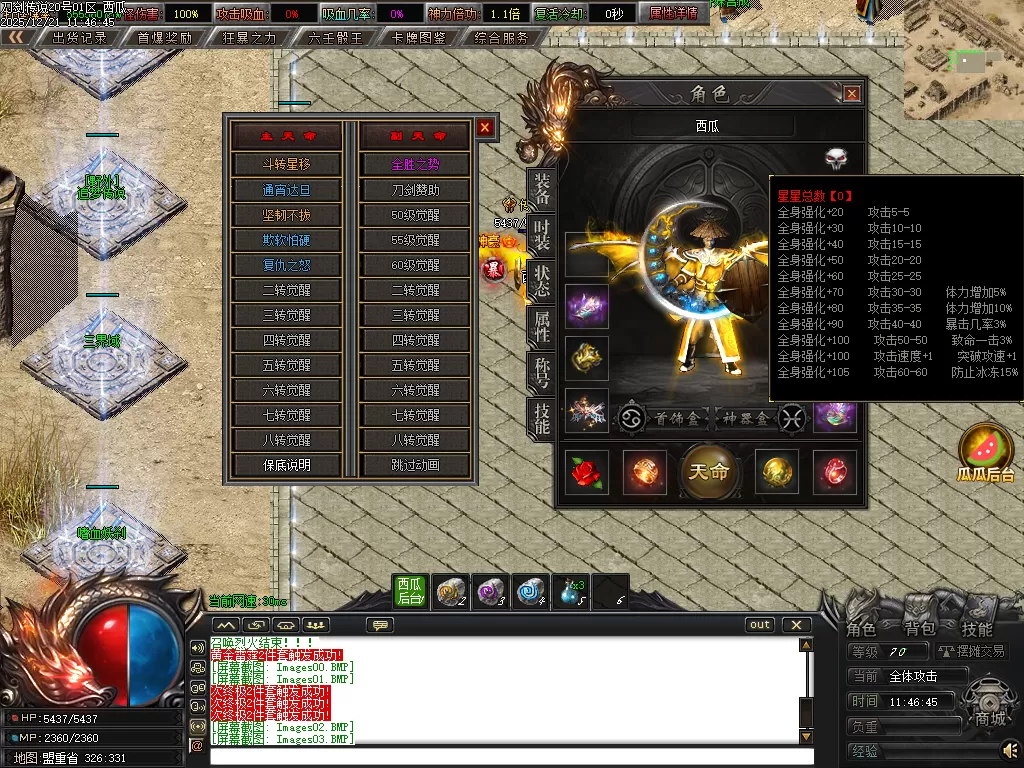Switch to the 称号 title tab

point(541,372)
